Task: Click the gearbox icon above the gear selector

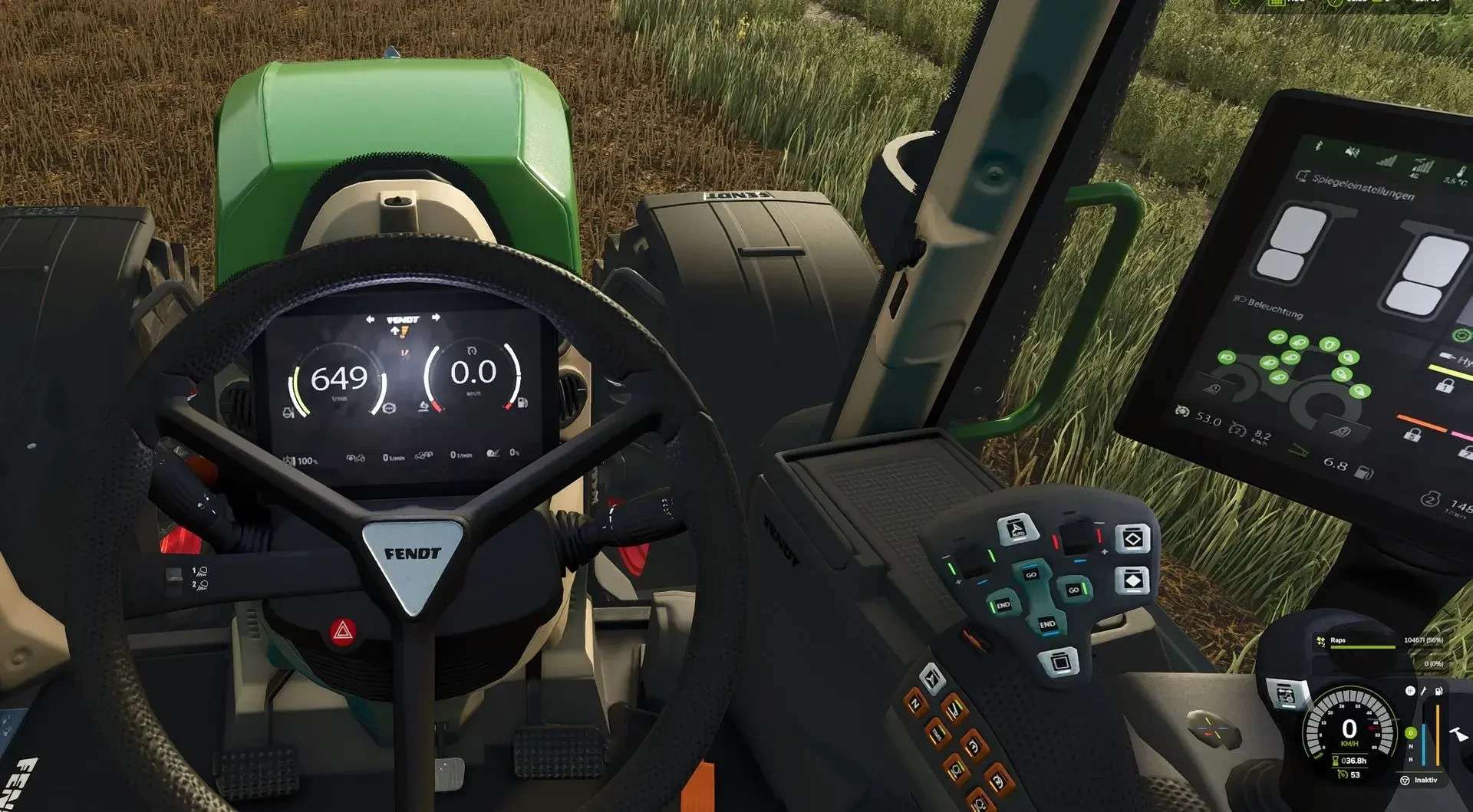Action: pyautogui.click(x=1410, y=691)
